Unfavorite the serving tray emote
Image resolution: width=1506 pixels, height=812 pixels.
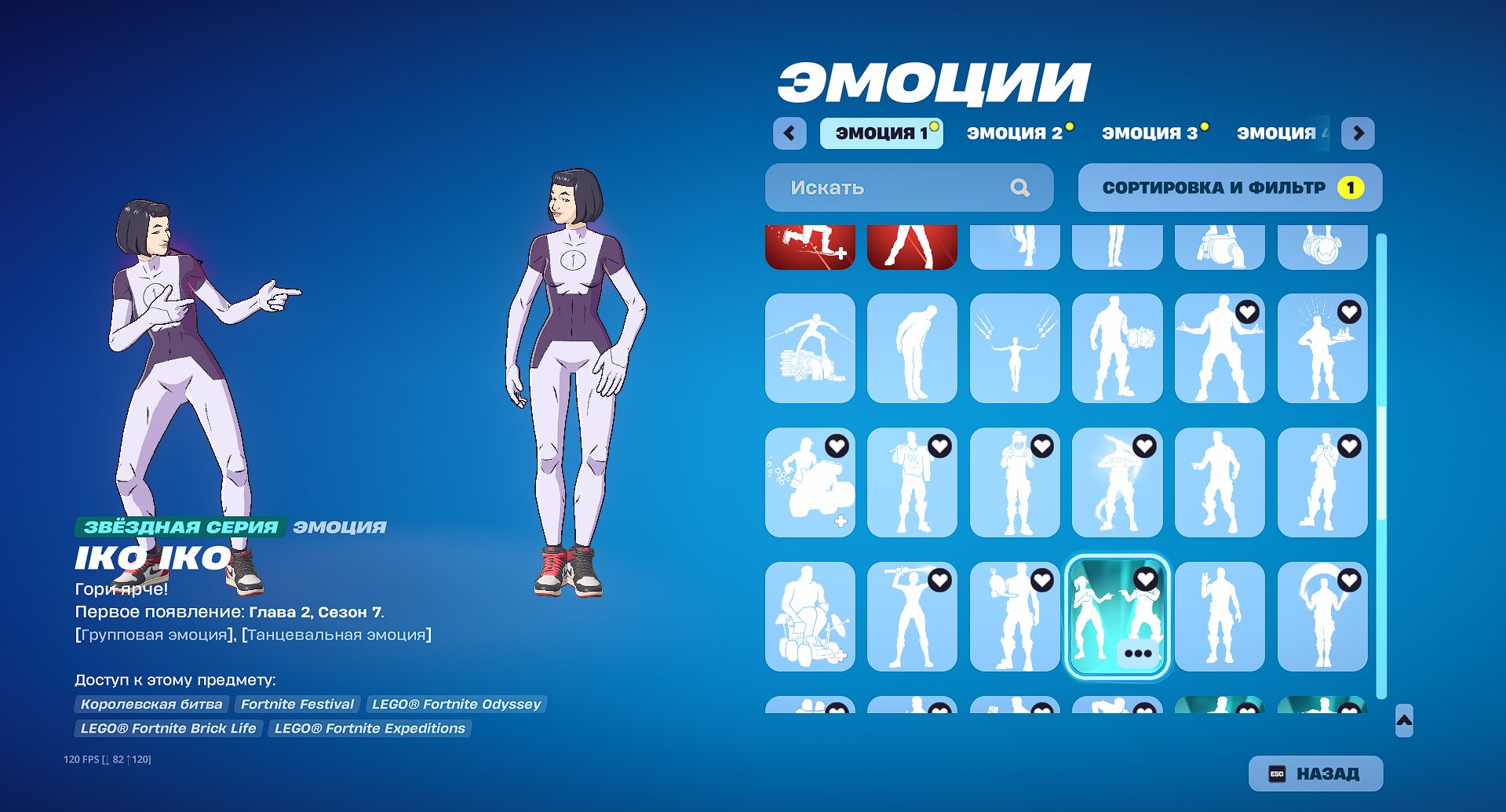1348,314
